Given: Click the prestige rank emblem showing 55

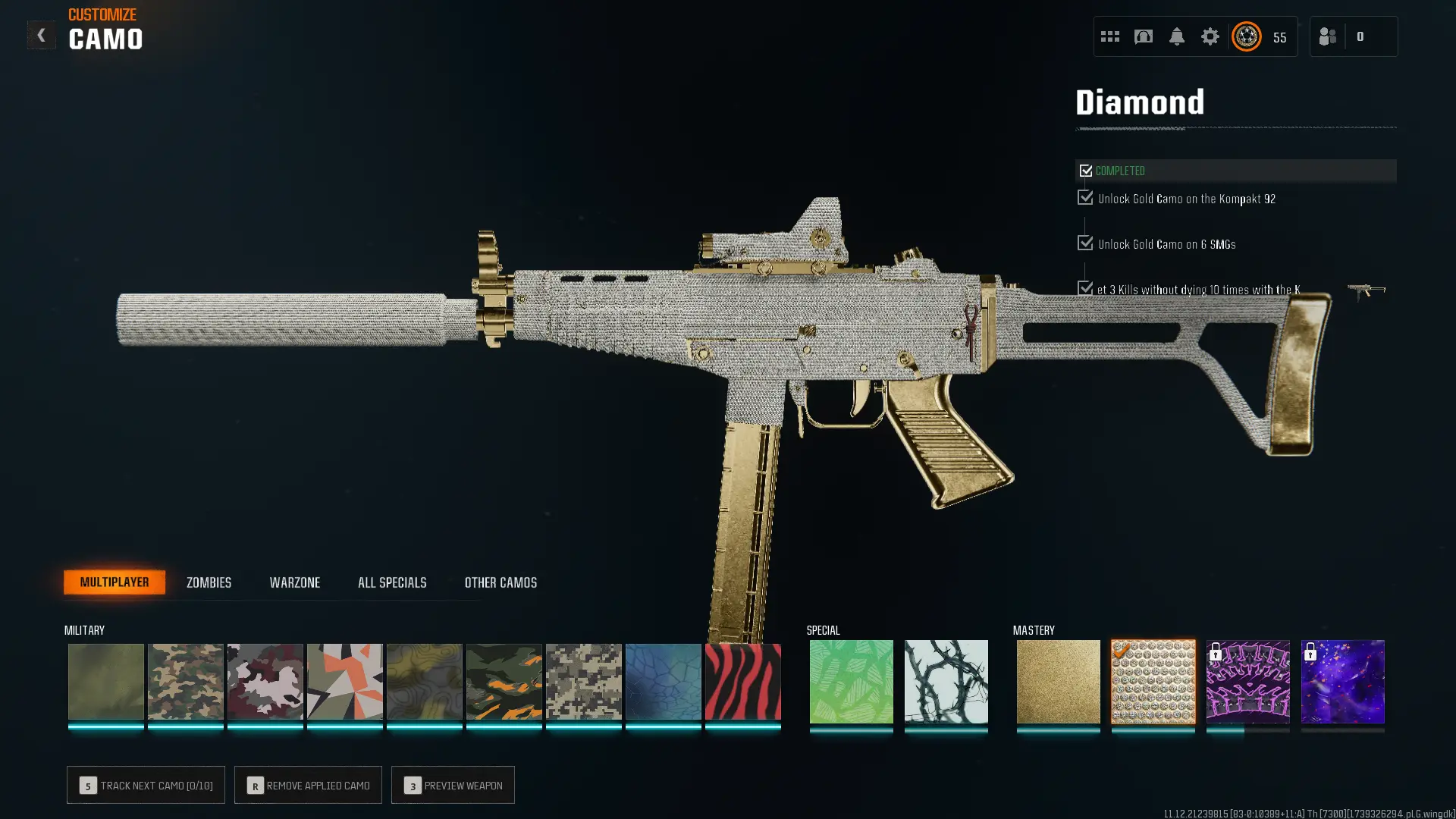Looking at the screenshot, I should (x=1246, y=36).
